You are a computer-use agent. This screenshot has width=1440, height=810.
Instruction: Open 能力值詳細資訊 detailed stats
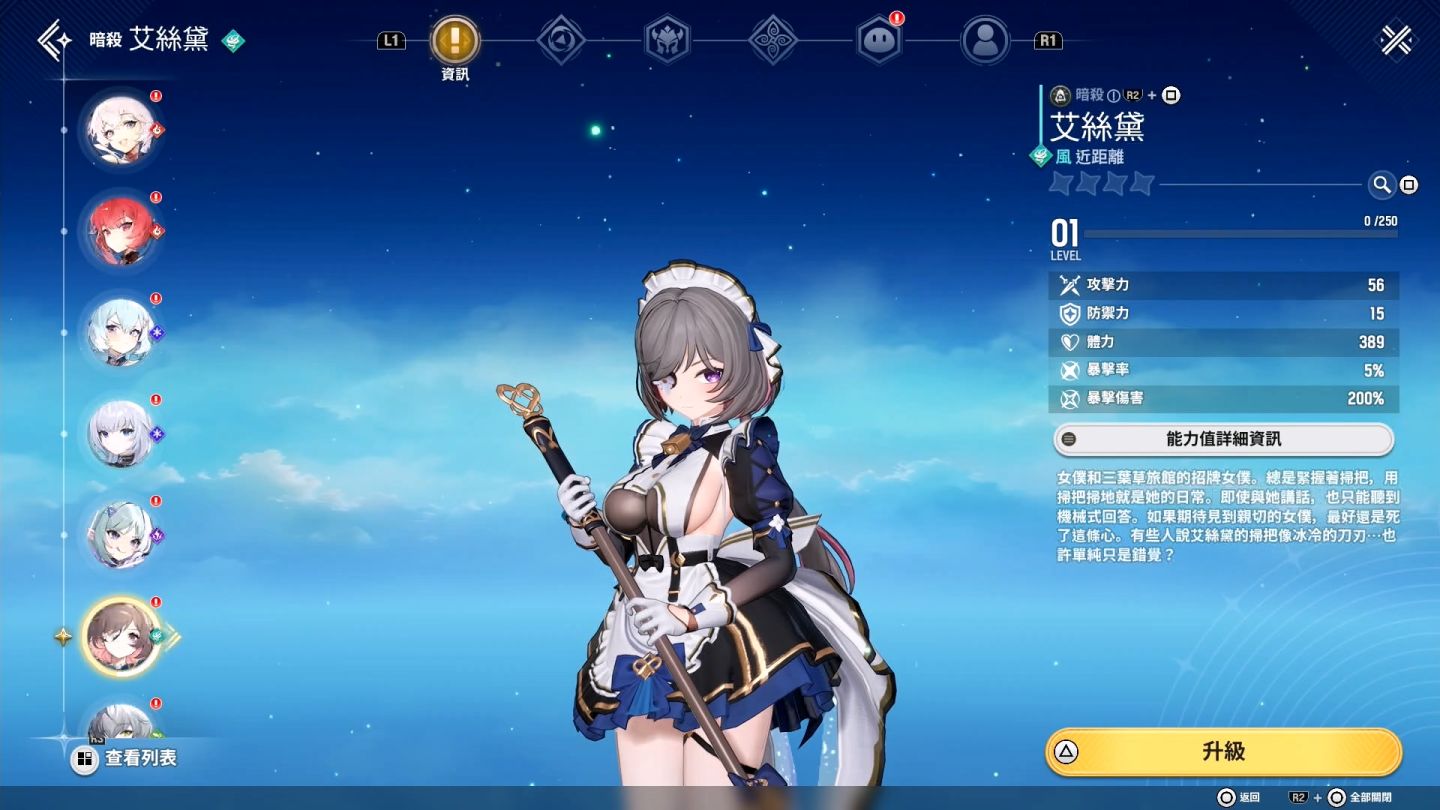click(x=1223, y=439)
